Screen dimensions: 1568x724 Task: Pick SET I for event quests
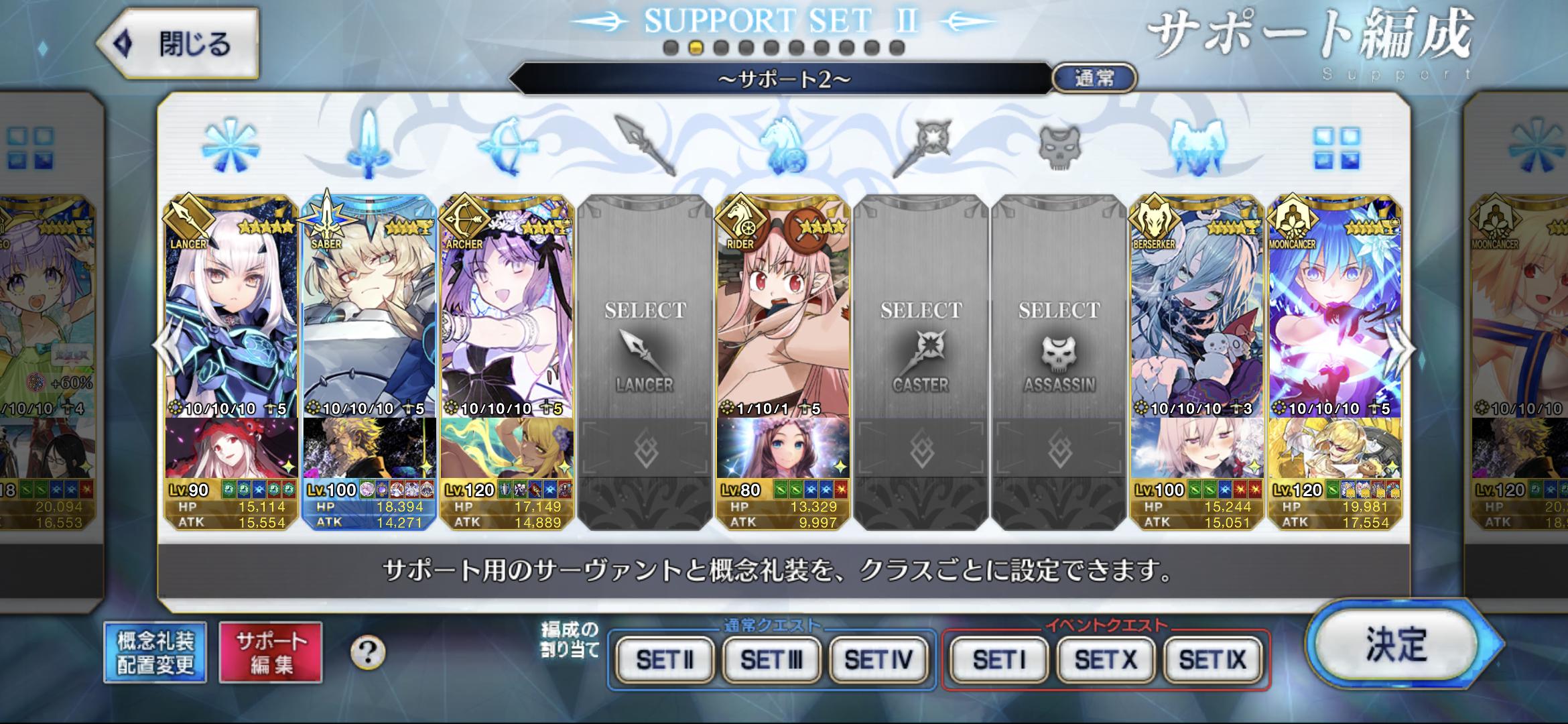point(999,660)
